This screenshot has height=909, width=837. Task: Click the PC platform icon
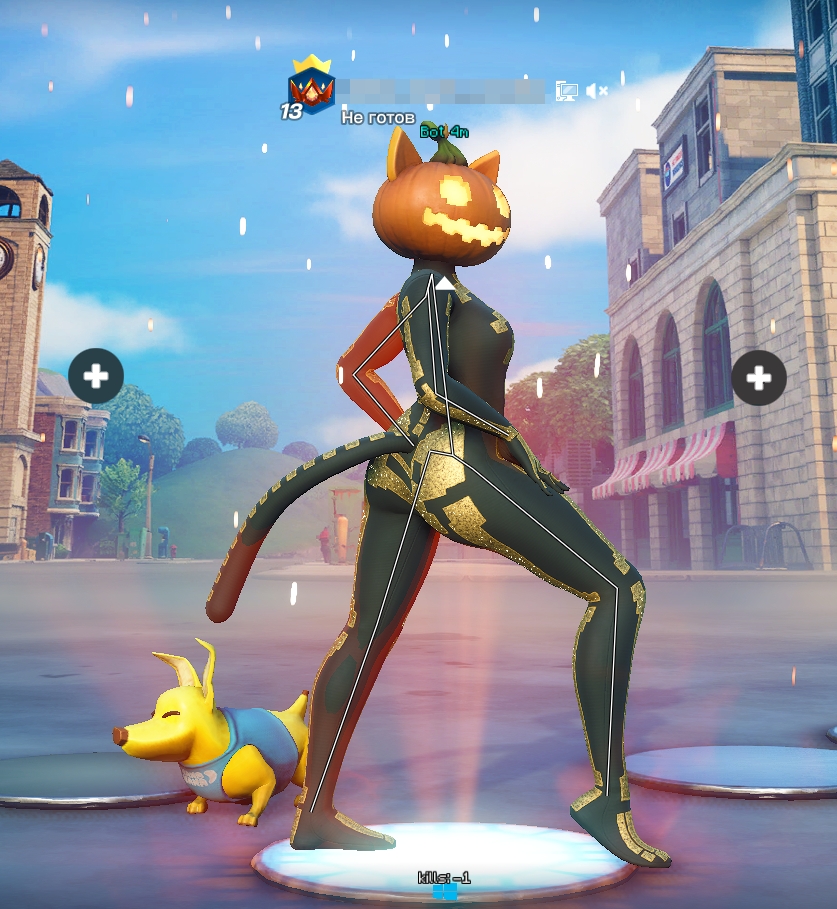(567, 91)
